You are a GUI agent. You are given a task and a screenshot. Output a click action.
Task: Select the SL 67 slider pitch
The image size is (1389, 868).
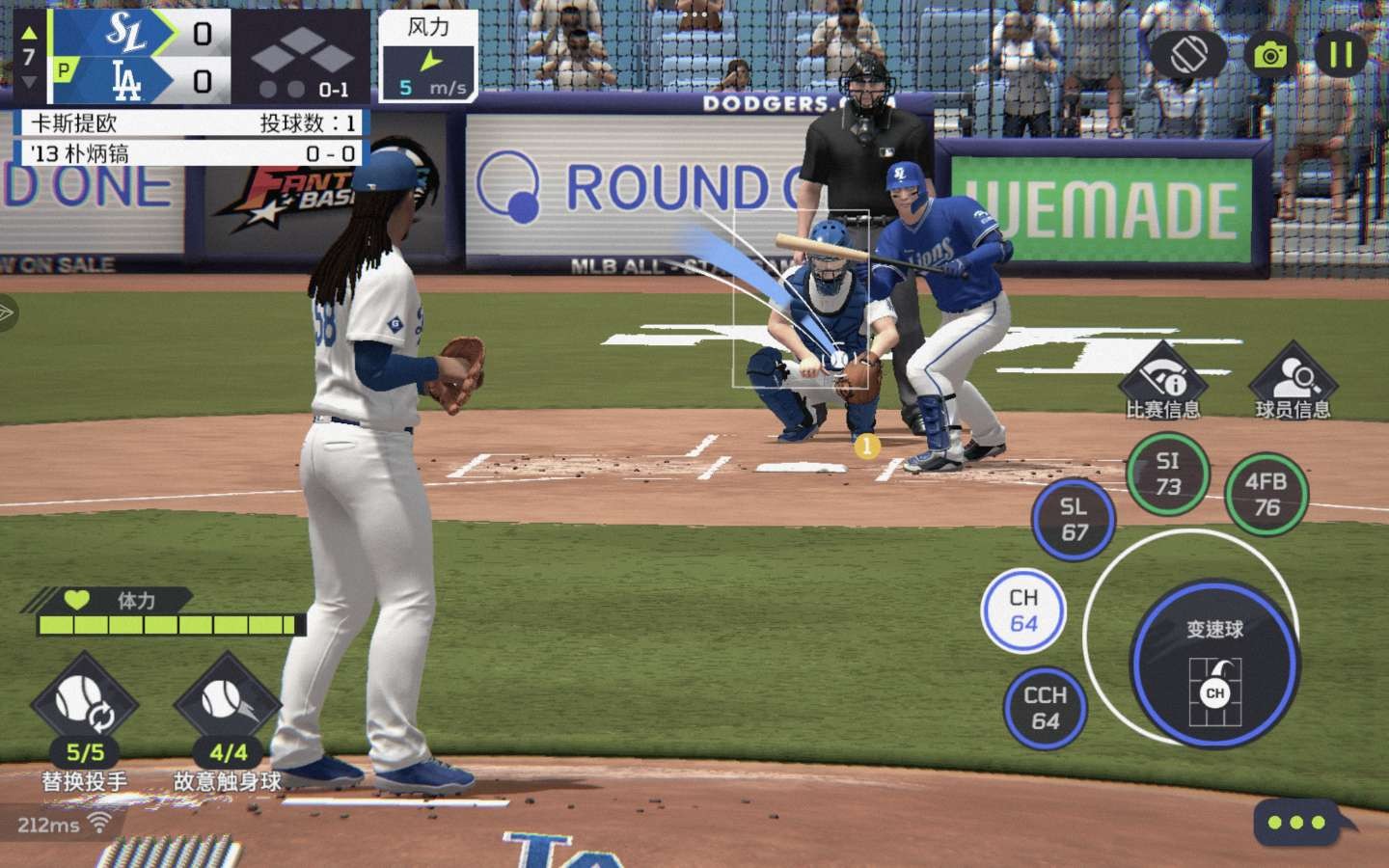point(1074,519)
